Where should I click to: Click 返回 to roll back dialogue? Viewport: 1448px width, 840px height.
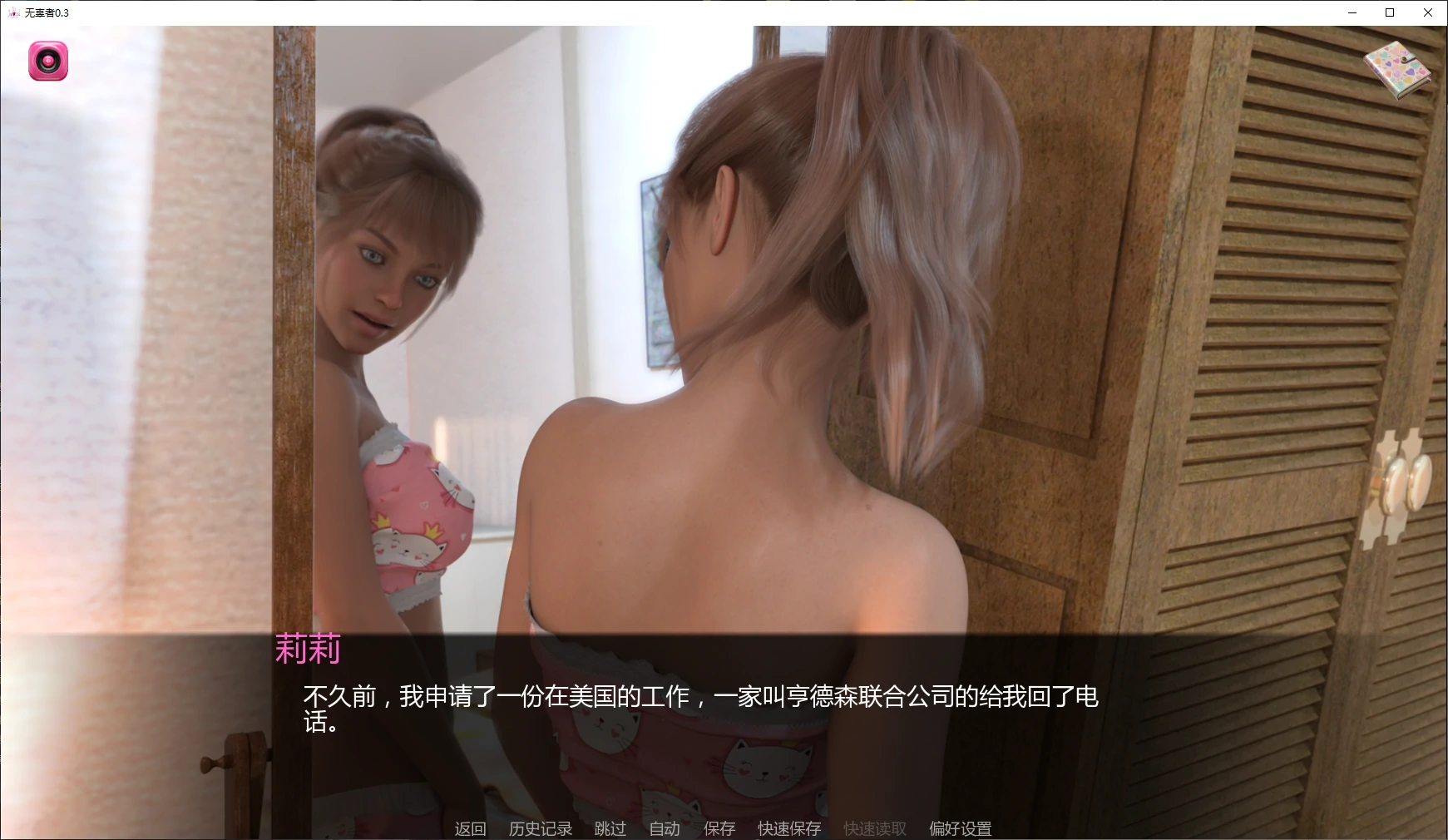pyautogui.click(x=469, y=828)
